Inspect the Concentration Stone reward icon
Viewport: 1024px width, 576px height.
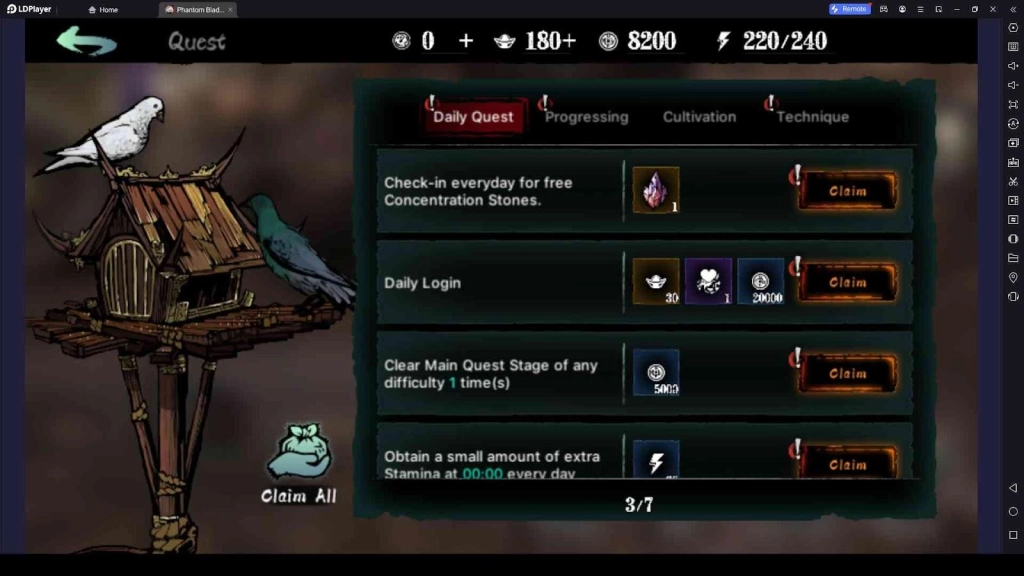click(656, 190)
